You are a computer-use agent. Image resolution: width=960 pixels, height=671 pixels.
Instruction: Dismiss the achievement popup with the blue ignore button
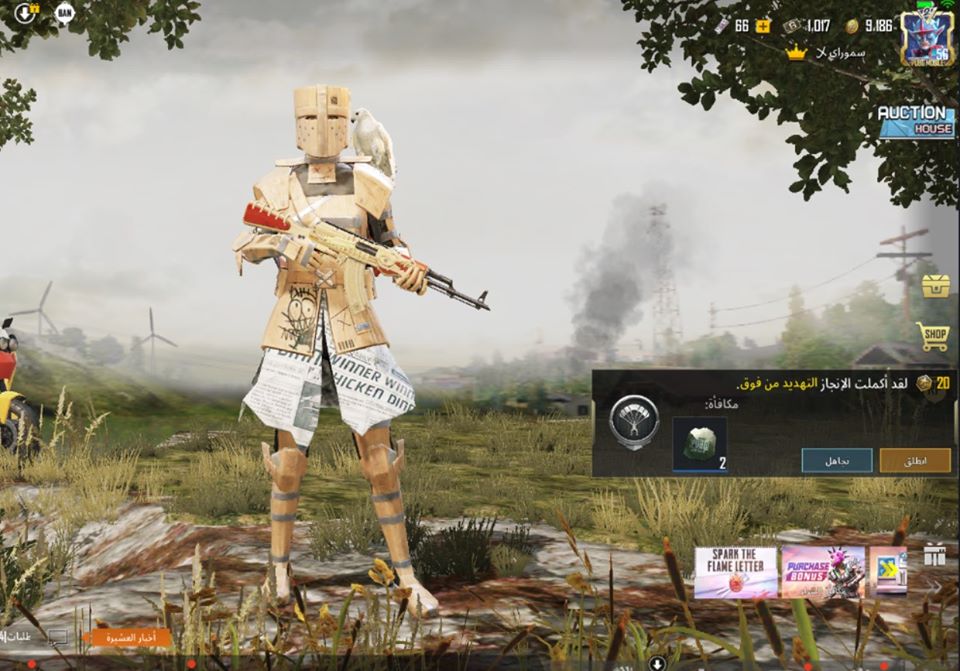(x=836, y=460)
